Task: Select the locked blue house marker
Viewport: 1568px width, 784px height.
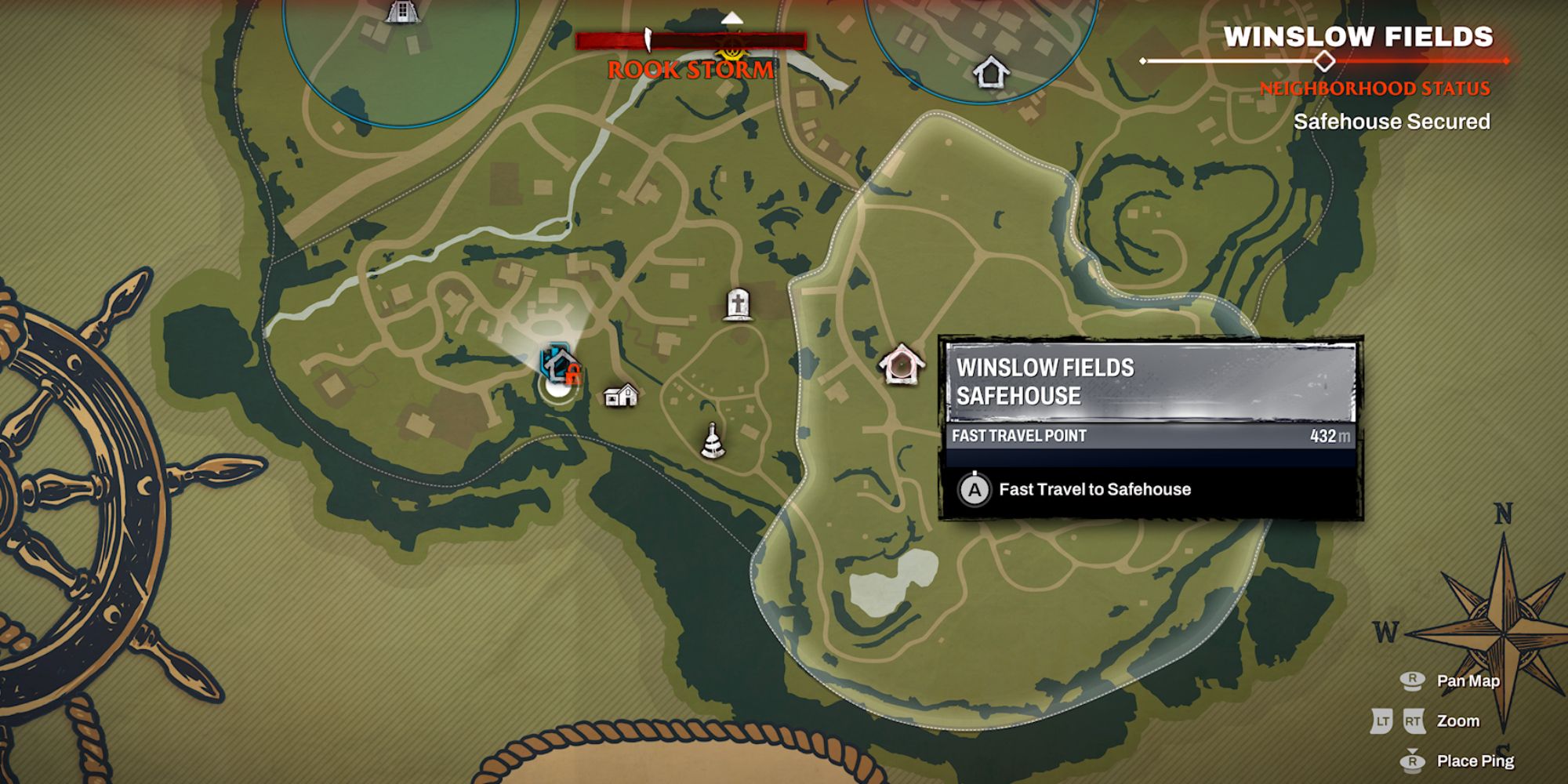Action: coord(559,363)
